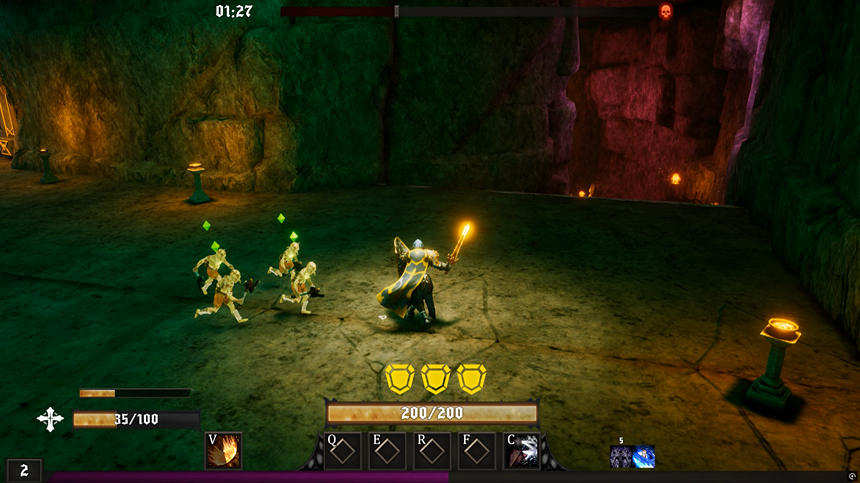Choose the empty F ability slot
Viewport: 860px width, 483px height.
[477, 451]
